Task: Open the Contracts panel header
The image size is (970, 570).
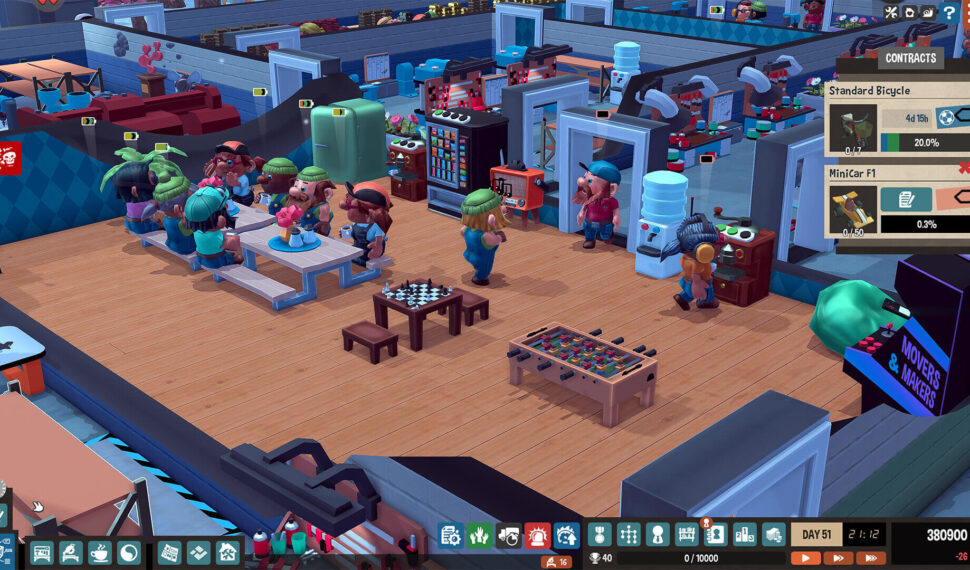Action: 911,58
